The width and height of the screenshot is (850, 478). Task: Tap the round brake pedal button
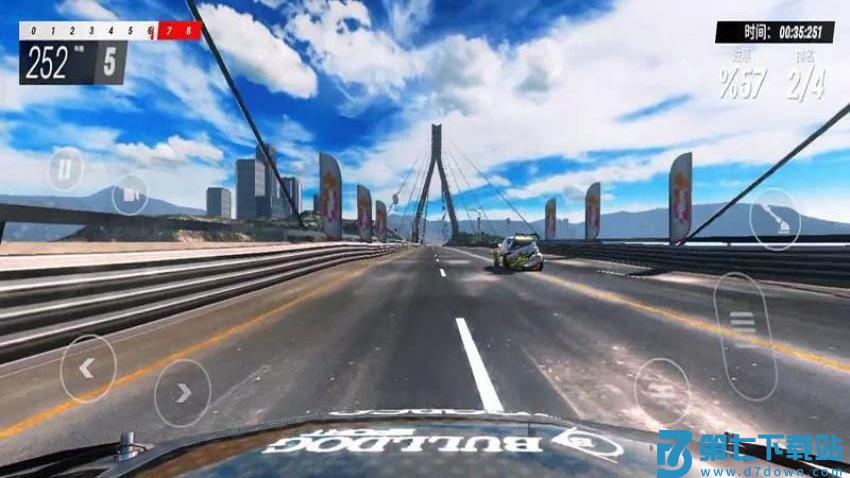pyautogui.click(x=662, y=390)
